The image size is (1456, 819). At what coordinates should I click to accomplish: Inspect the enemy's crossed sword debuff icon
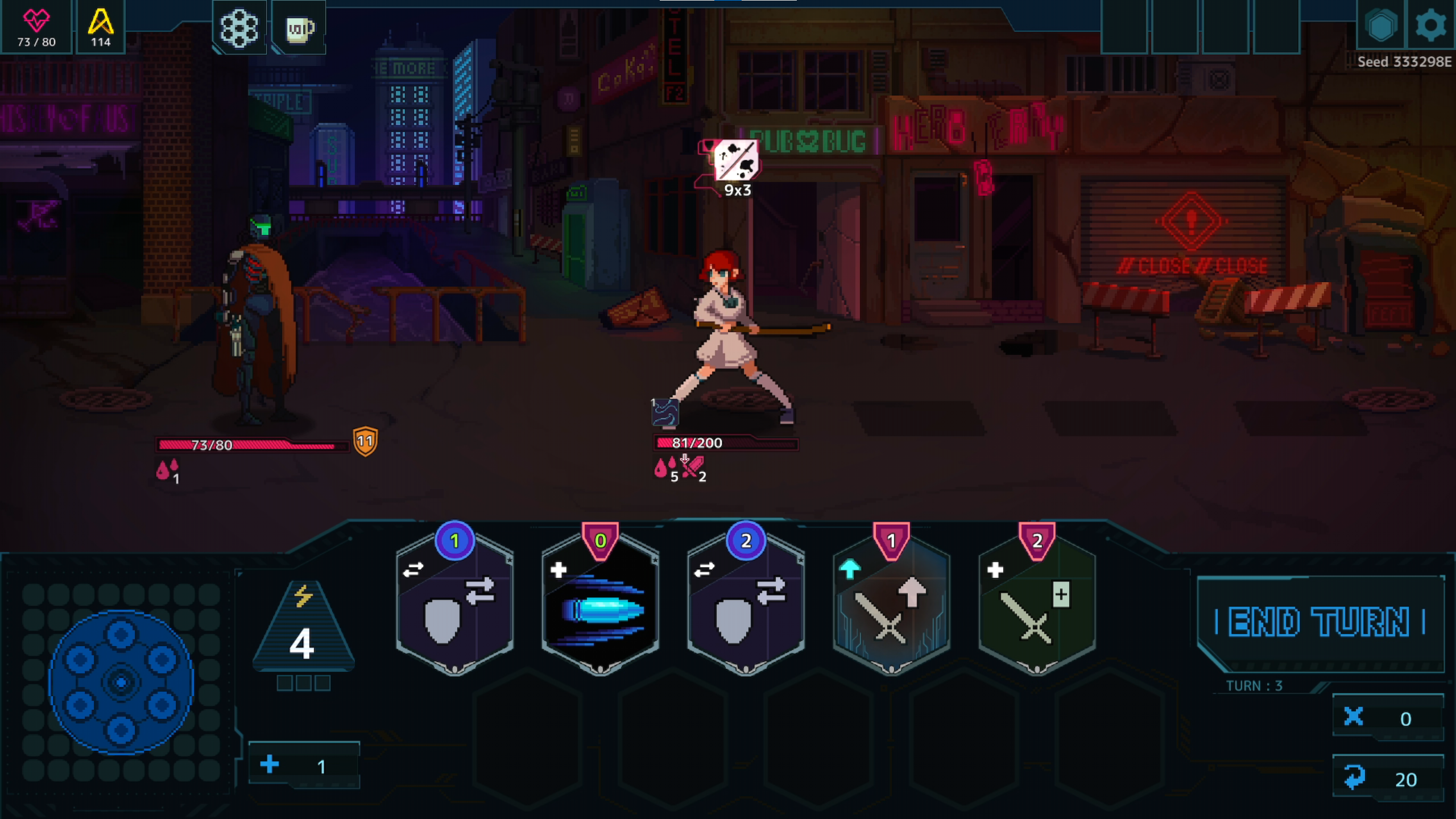[693, 469]
